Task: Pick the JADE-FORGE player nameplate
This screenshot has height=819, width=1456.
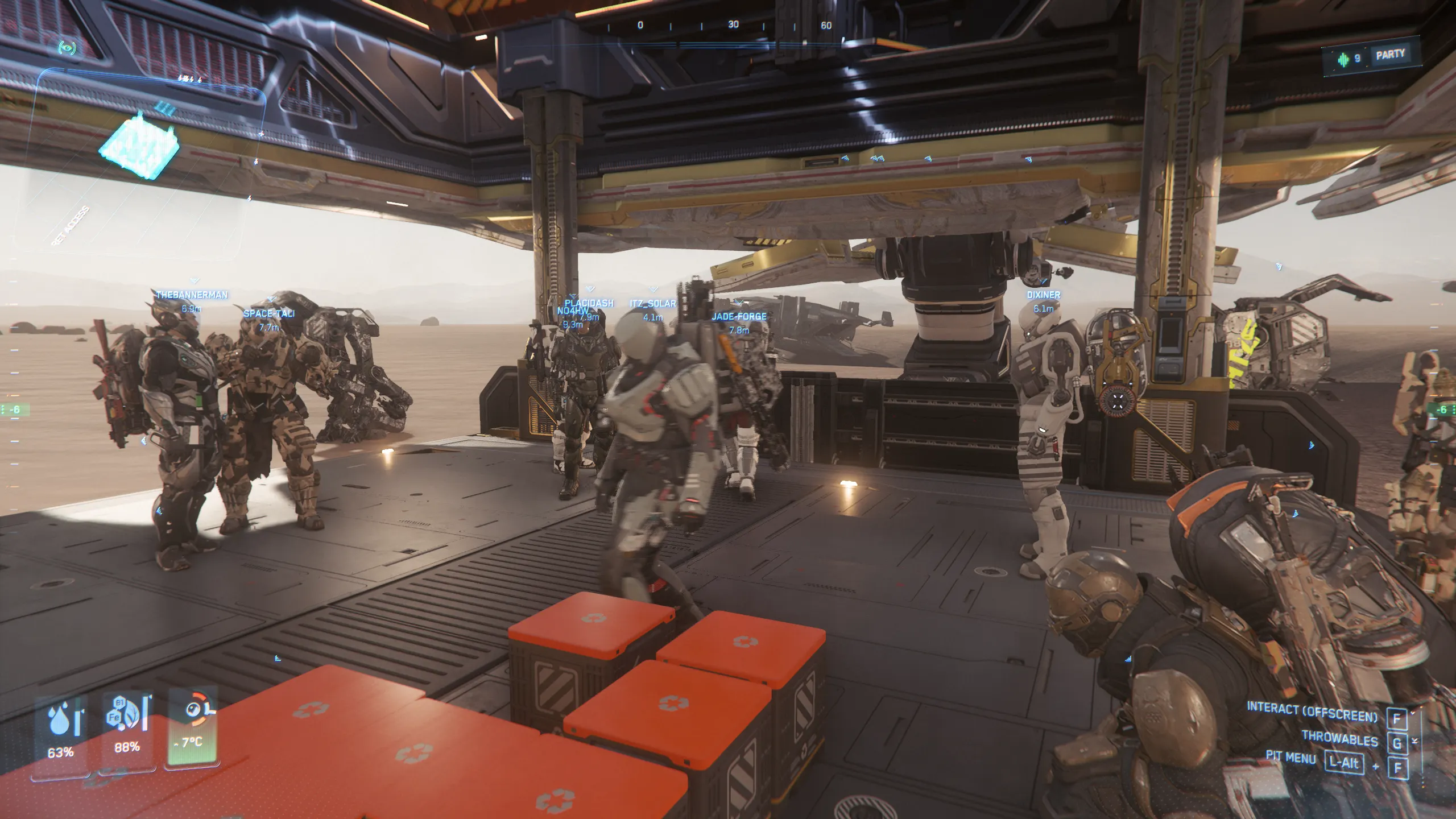Action: pos(739,316)
